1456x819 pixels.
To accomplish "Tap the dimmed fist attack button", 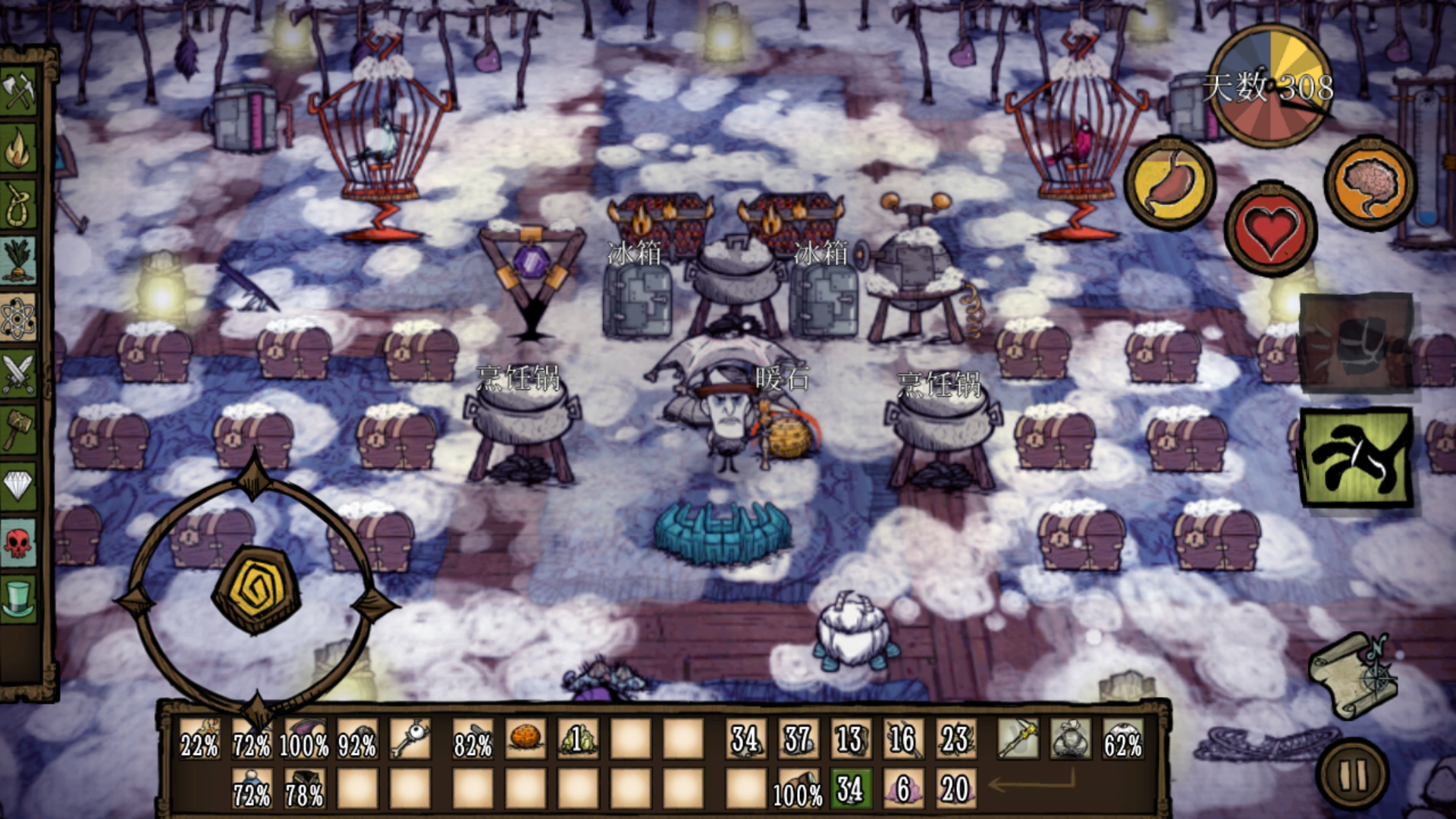I will click(x=1357, y=343).
